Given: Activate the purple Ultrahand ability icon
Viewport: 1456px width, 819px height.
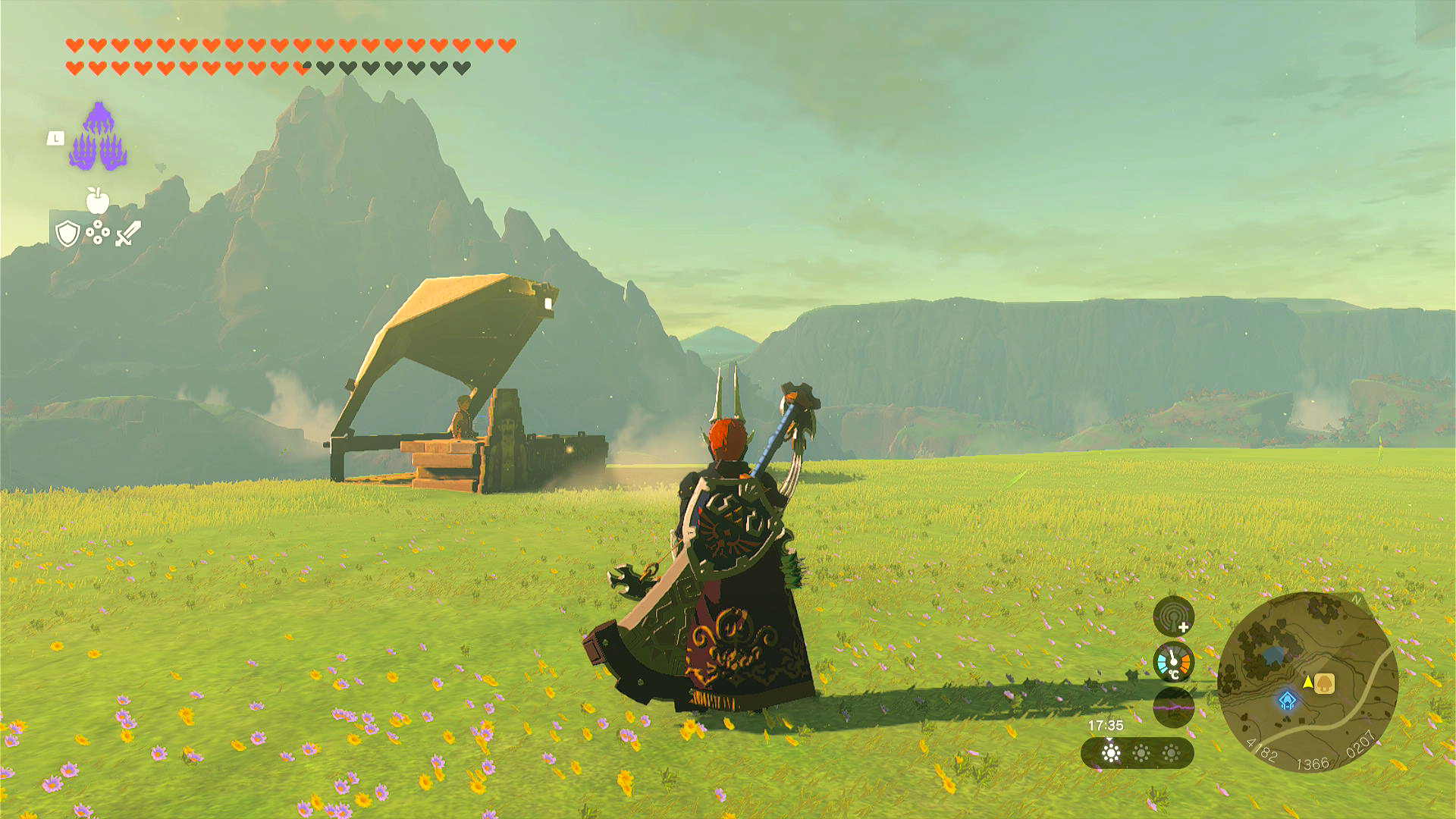Looking at the screenshot, I should pos(99,138).
